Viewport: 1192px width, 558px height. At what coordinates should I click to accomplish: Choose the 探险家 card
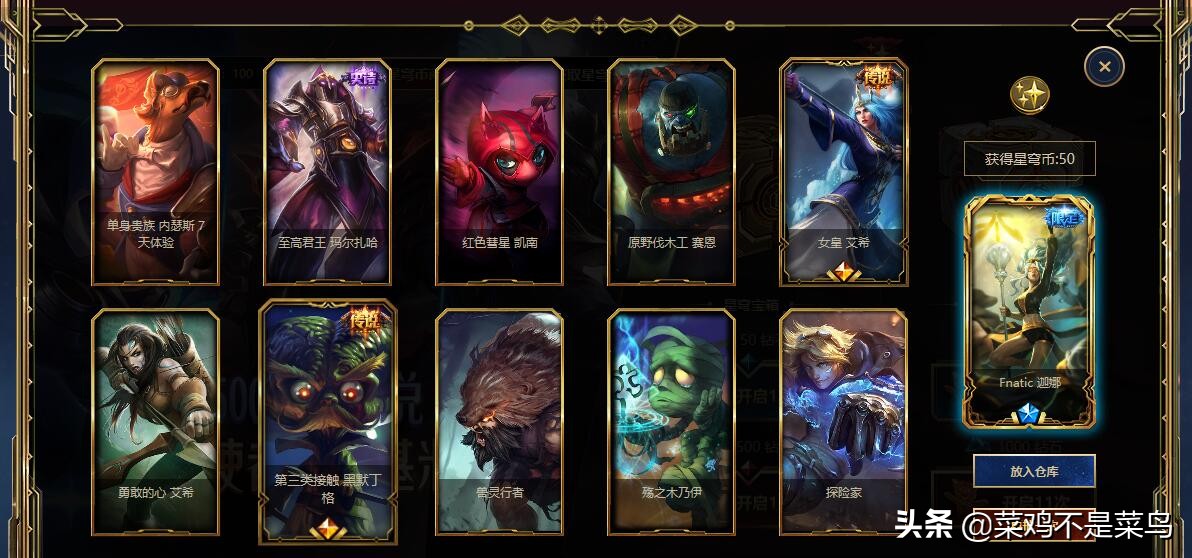(843, 421)
